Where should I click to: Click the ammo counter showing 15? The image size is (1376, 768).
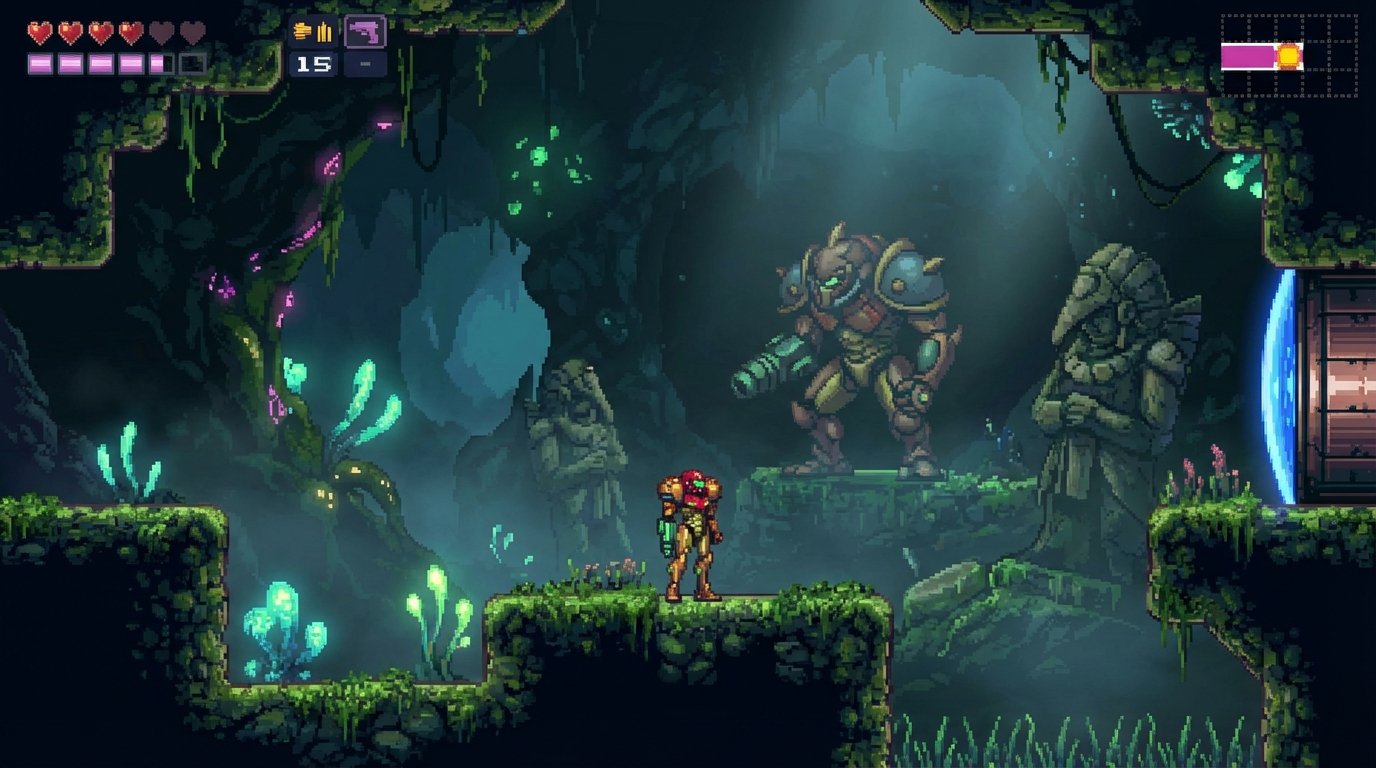pos(315,66)
